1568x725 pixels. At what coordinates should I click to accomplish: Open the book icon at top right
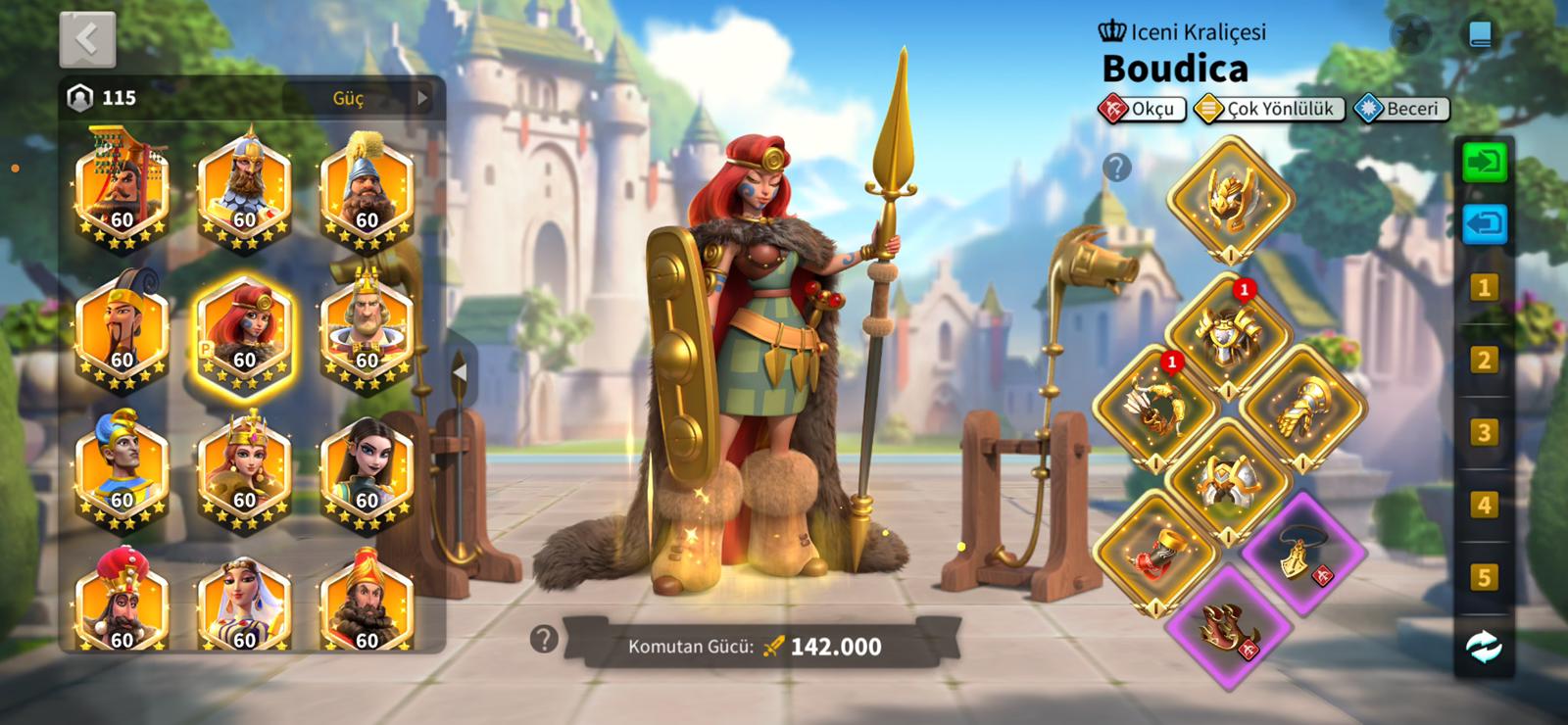[x=1480, y=36]
